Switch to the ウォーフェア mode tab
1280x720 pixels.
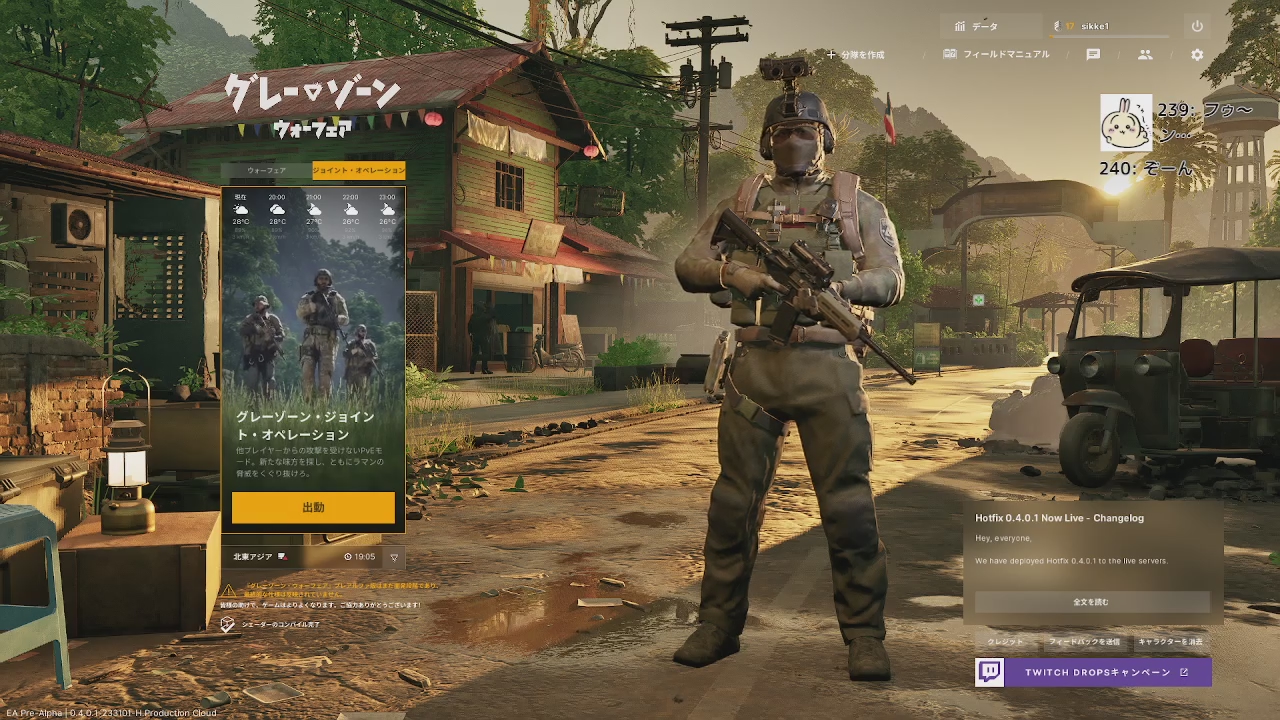[266, 171]
